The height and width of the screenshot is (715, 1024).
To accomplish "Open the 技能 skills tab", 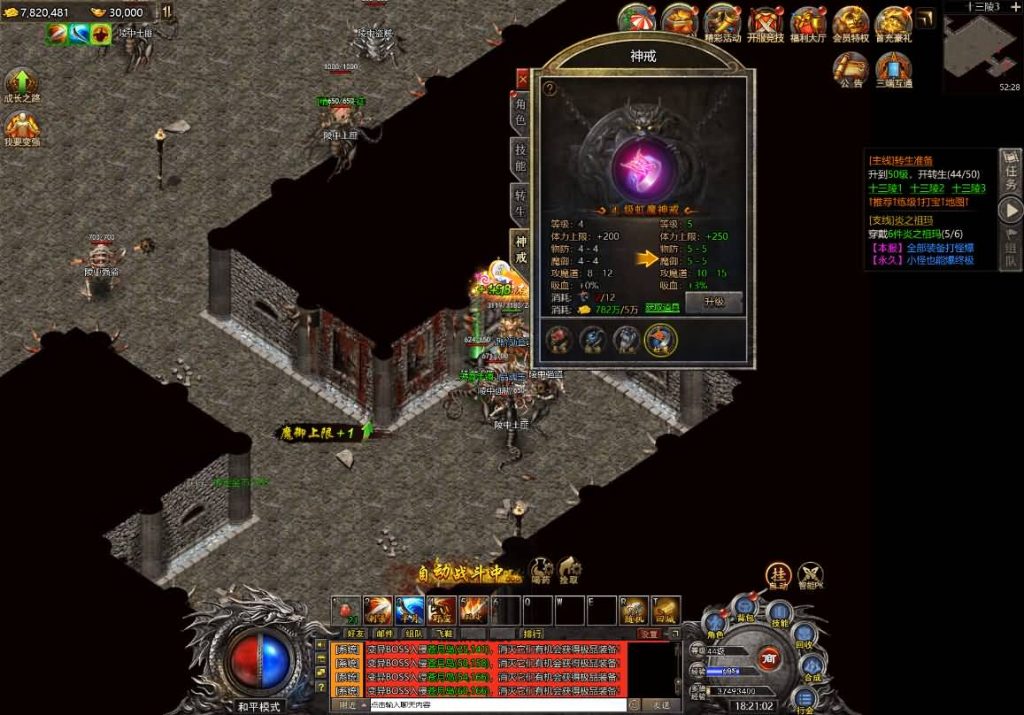I will click(x=520, y=157).
